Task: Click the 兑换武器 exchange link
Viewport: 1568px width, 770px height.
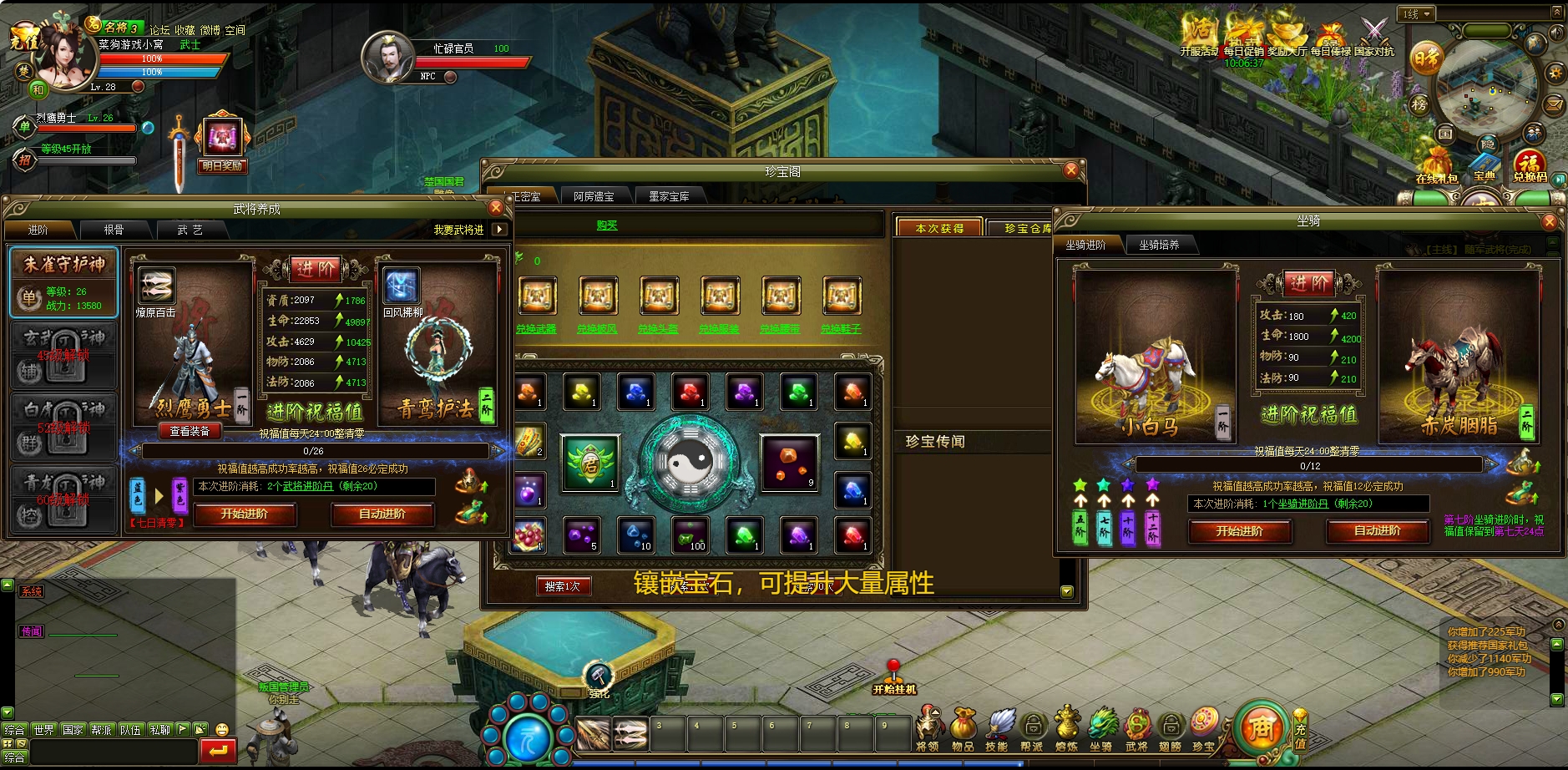Action: click(x=536, y=329)
